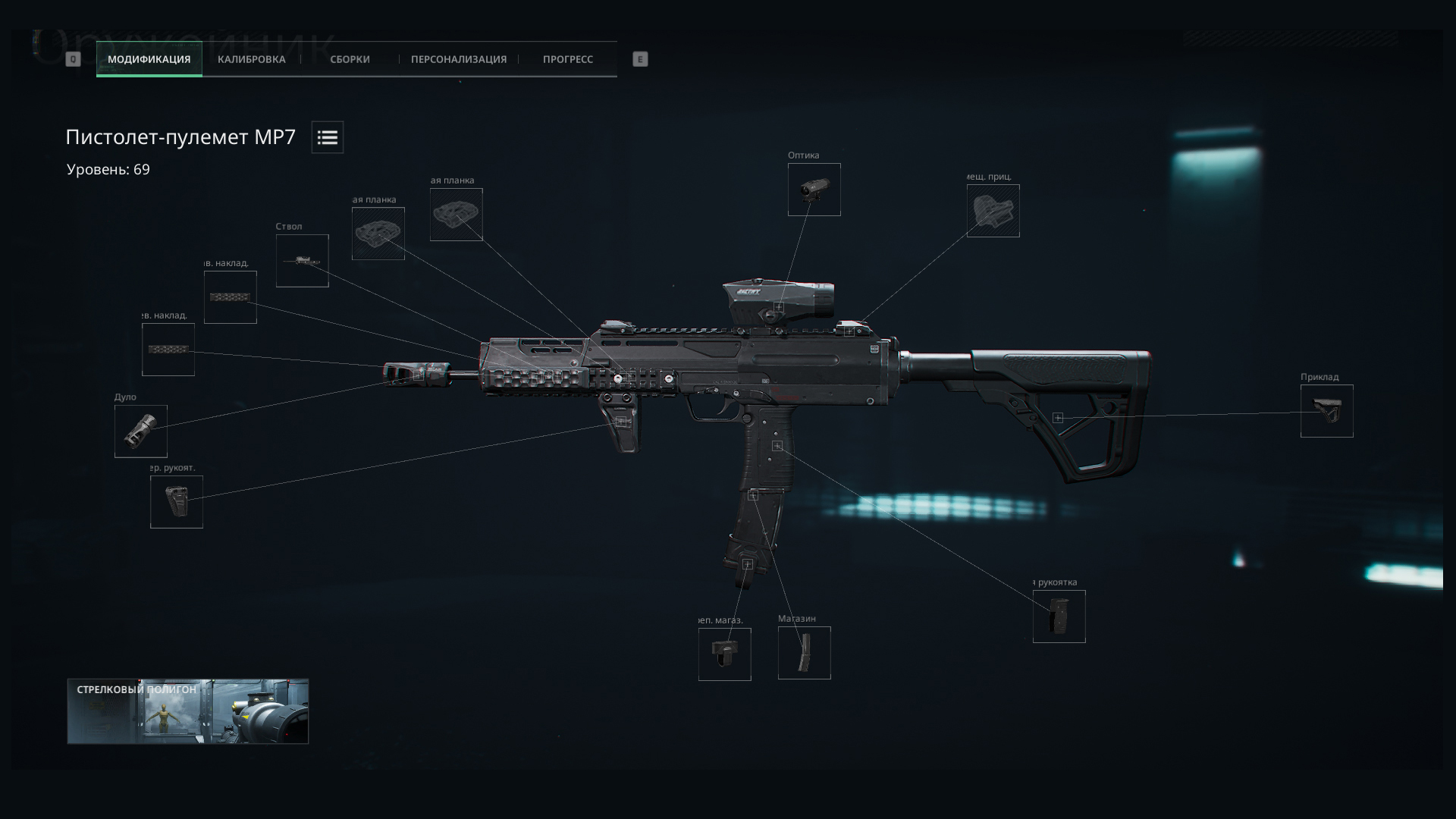Show the Прогресс tab
This screenshot has width=1456, height=819.
click(x=567, y=59)
